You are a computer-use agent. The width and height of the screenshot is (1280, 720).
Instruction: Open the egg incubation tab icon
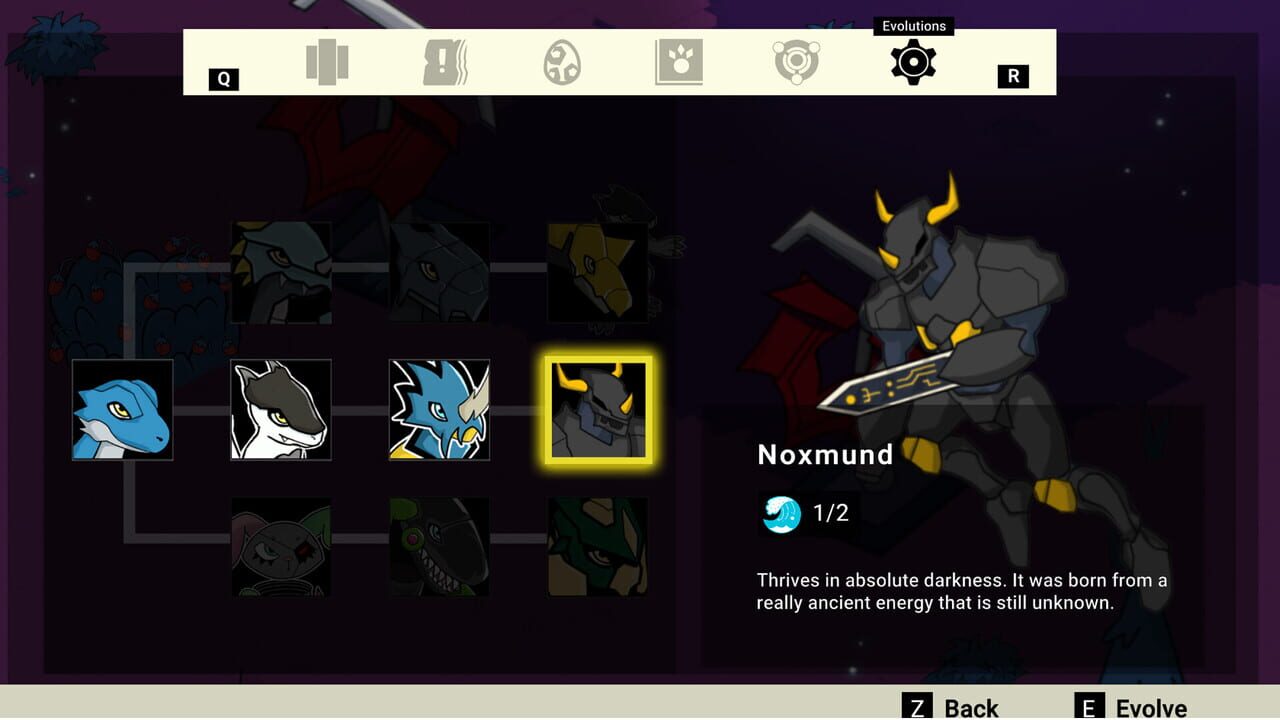click(561, 62)
